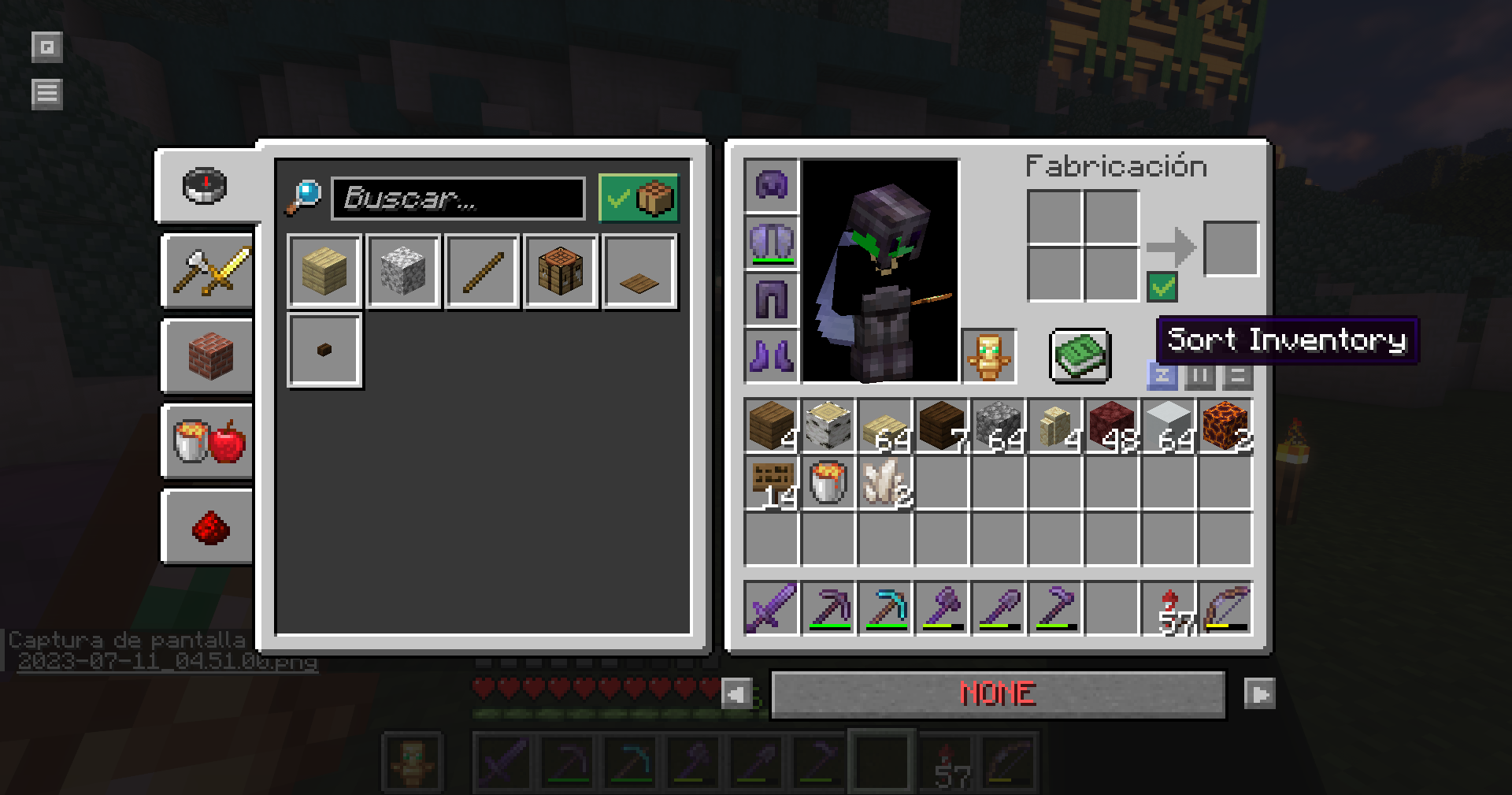Select the lava bucket and apple tab
Screen dimensions: 1512x795
[208, 440]
